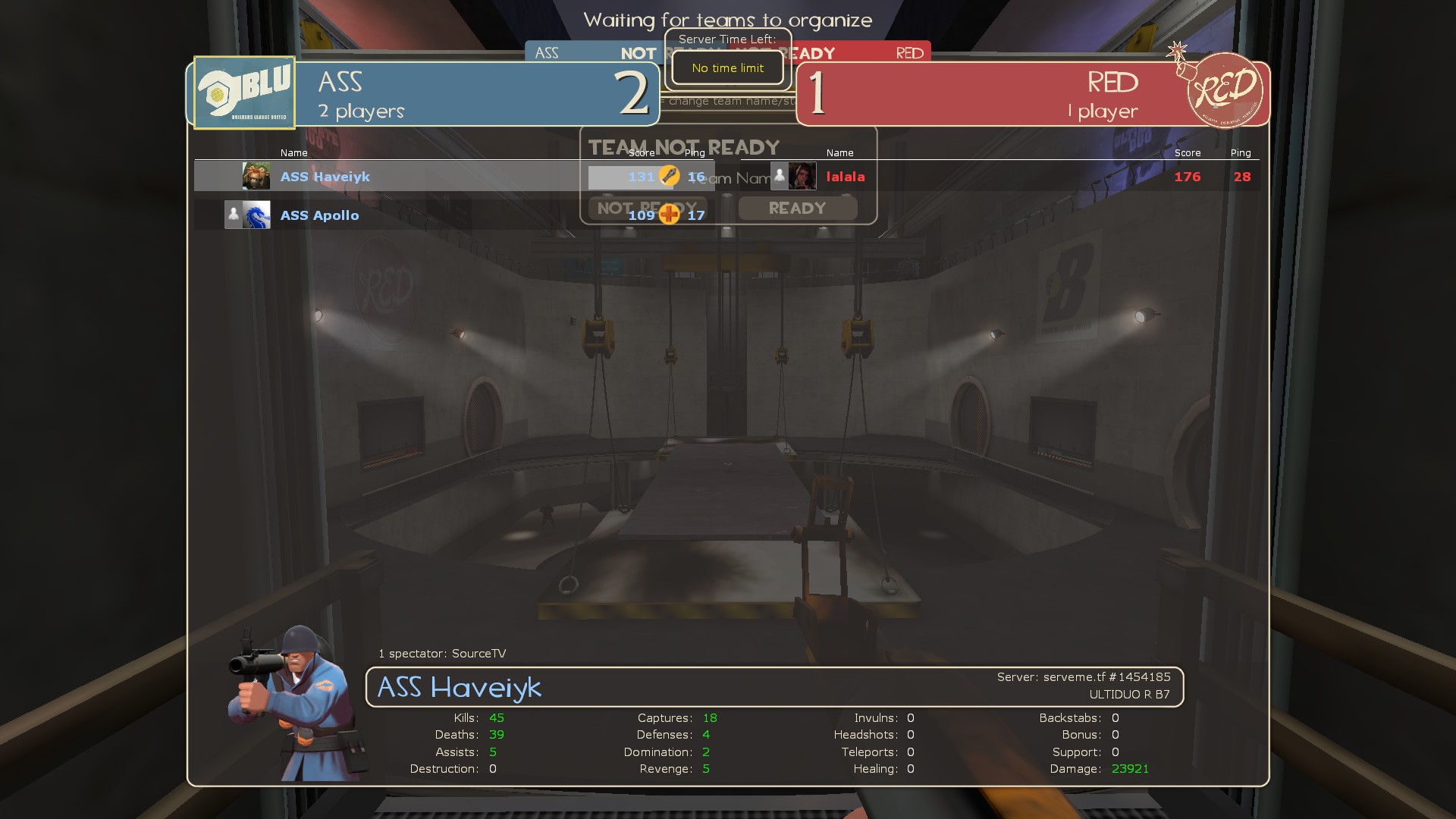Click ASS Apollo's blue horse avatar
Viewport: 1456px width, 819px height.
(256, 215)
